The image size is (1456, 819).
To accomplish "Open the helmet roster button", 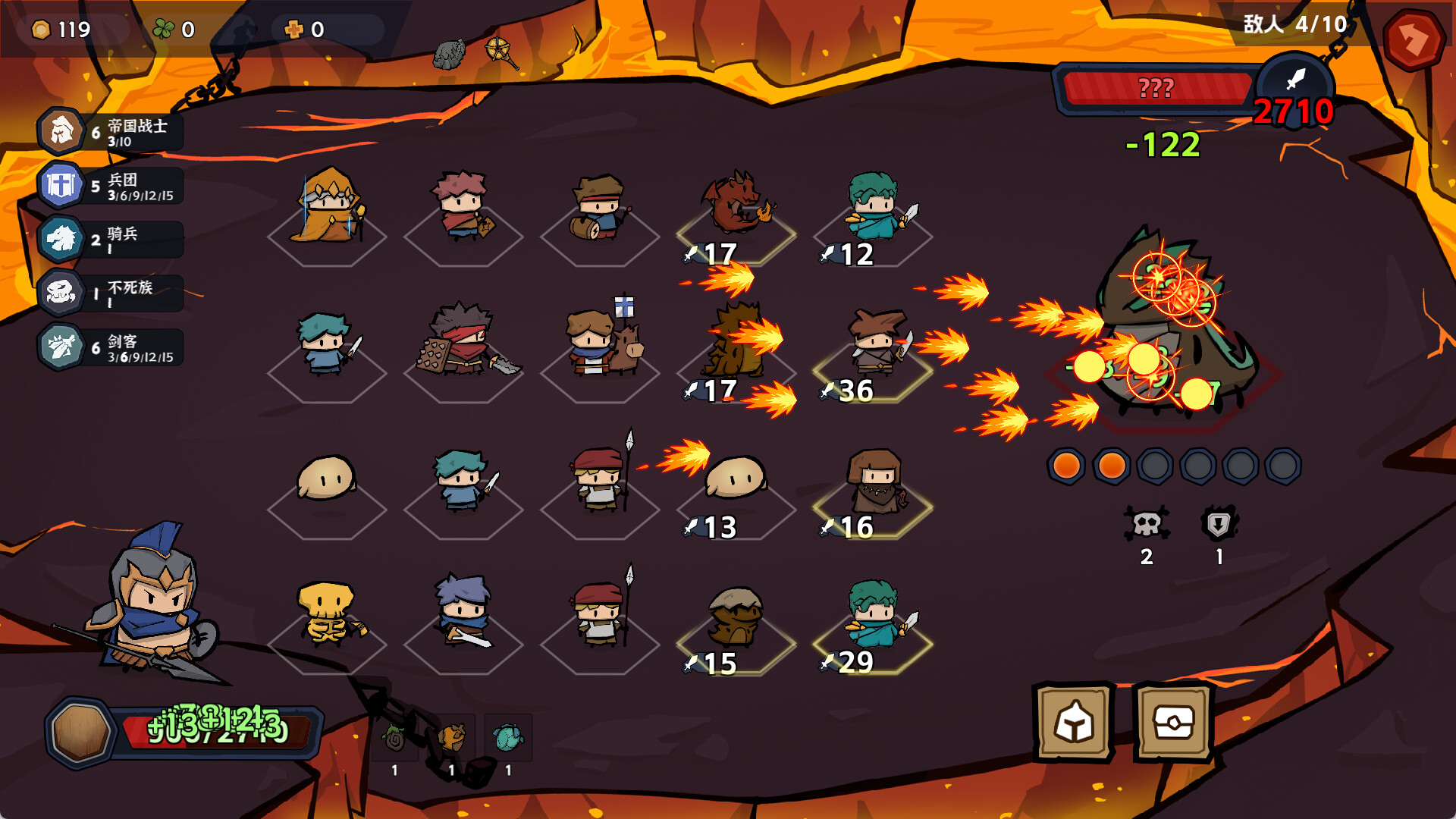I will point(1074,722).
